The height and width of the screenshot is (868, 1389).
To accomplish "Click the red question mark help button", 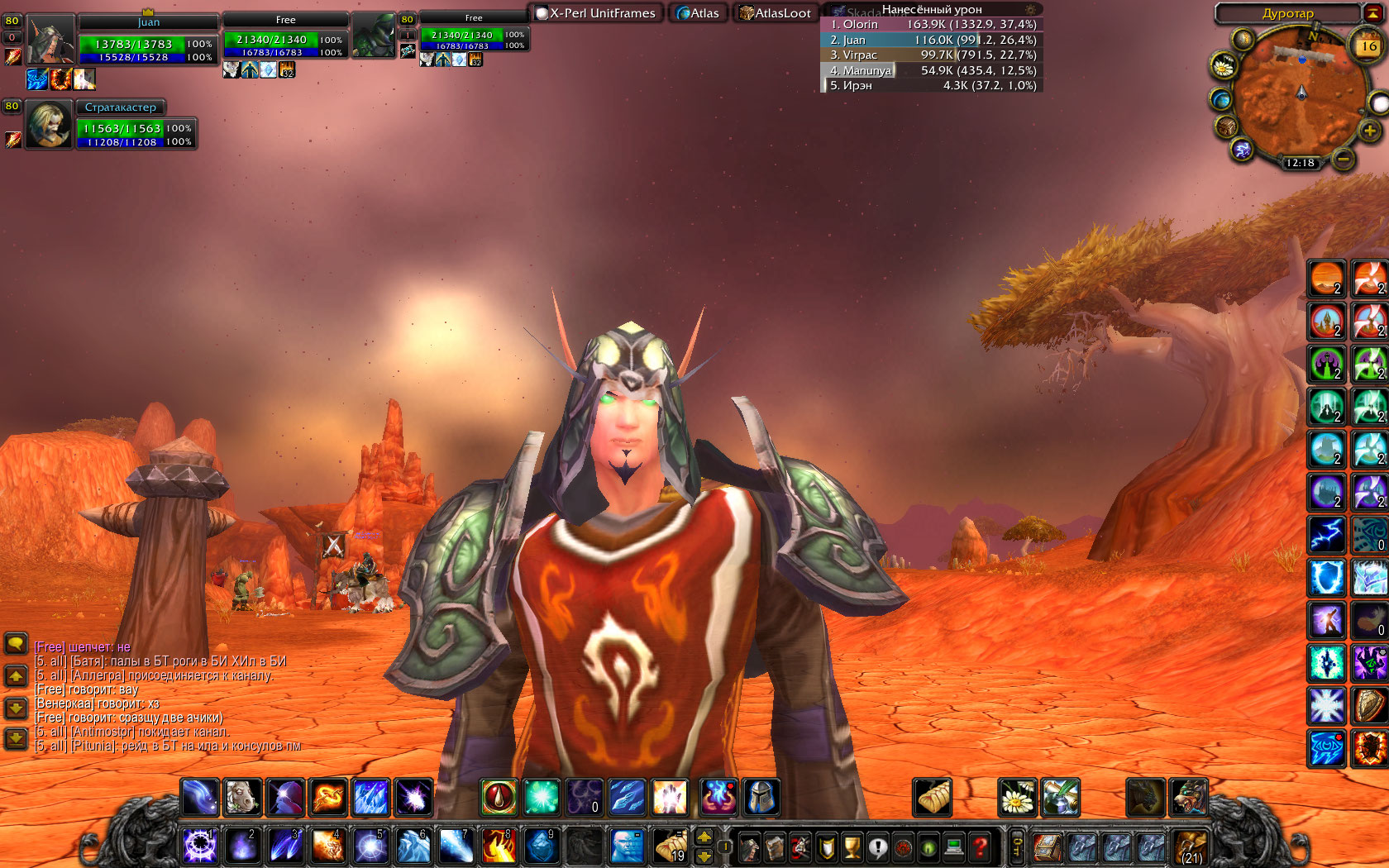I will pos(980,847).
